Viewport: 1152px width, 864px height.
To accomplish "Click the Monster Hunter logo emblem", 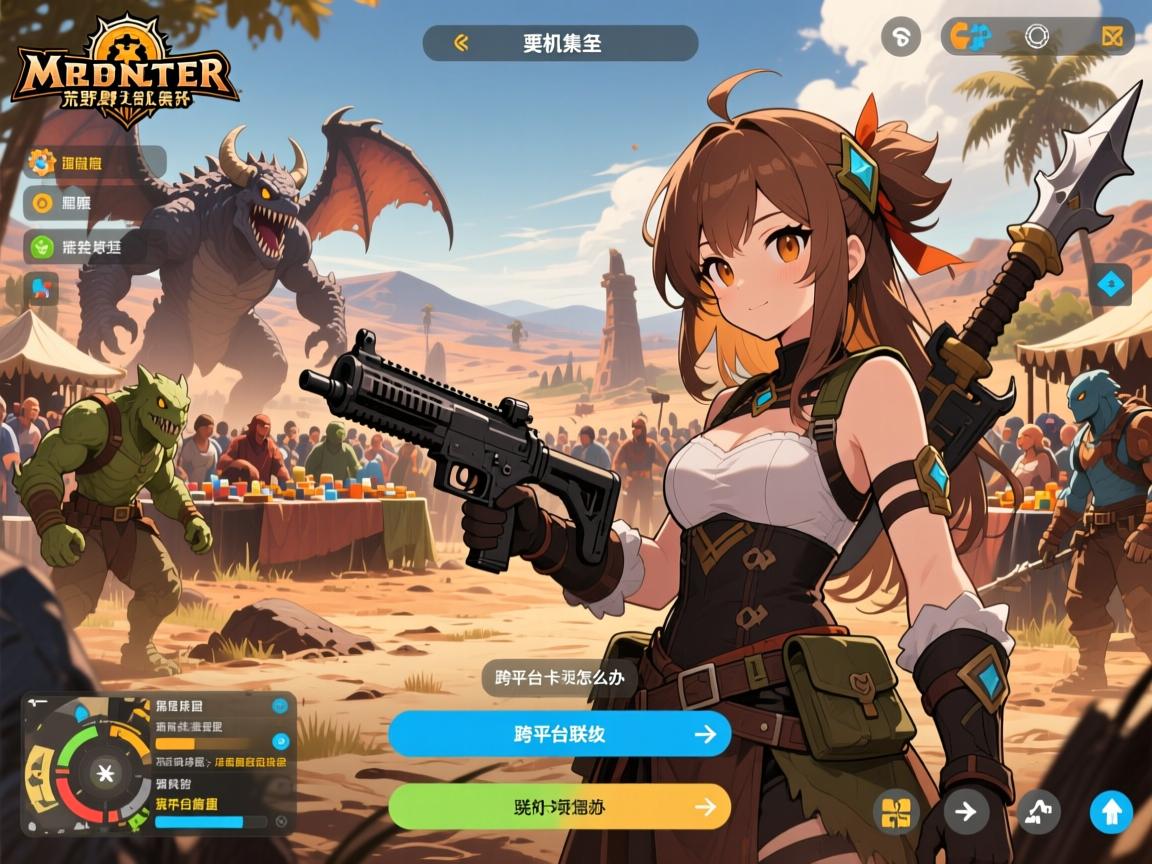I will pos(124,73).
